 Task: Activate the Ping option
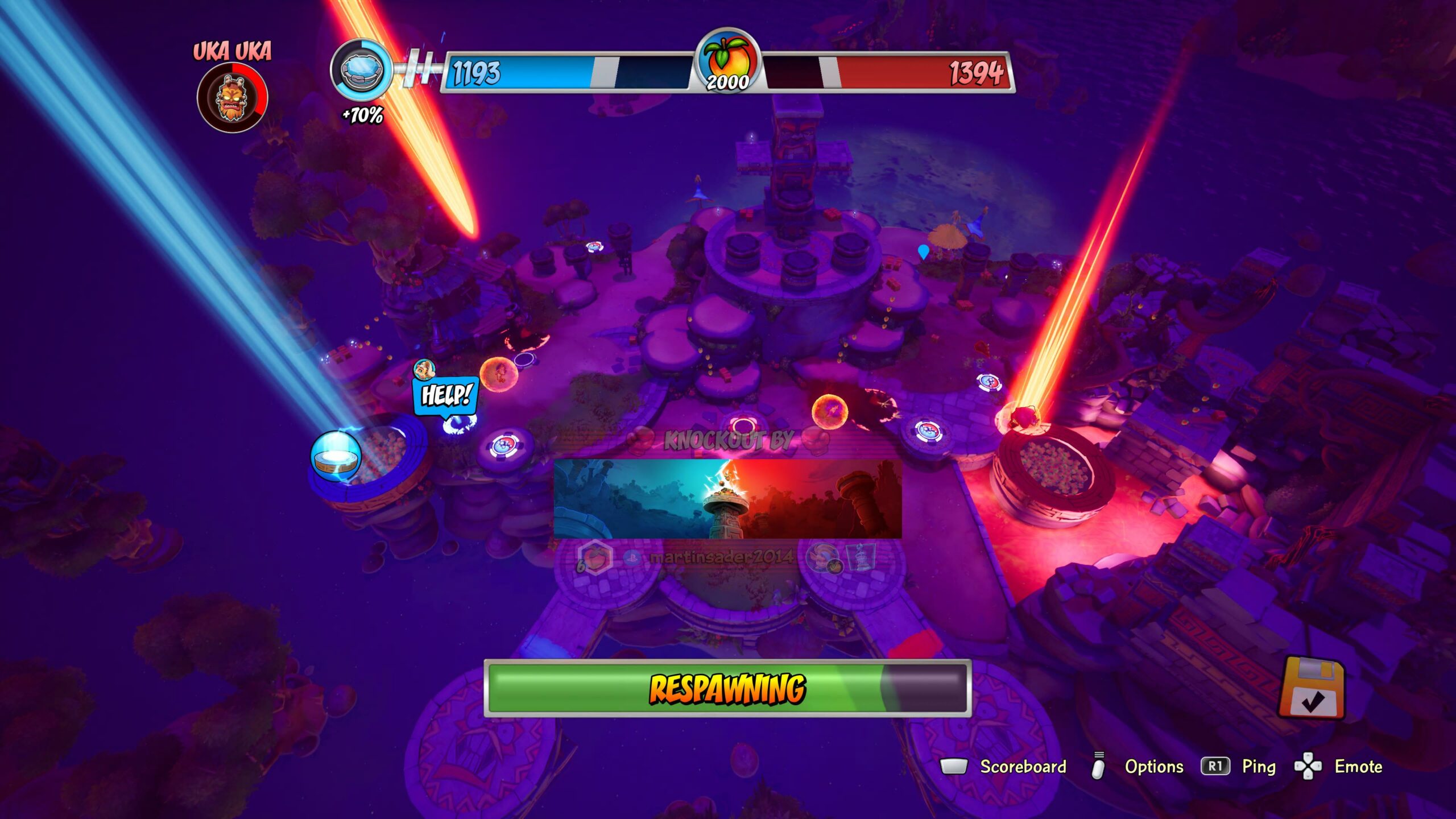pyautogui.click(x=1258, y=767)
